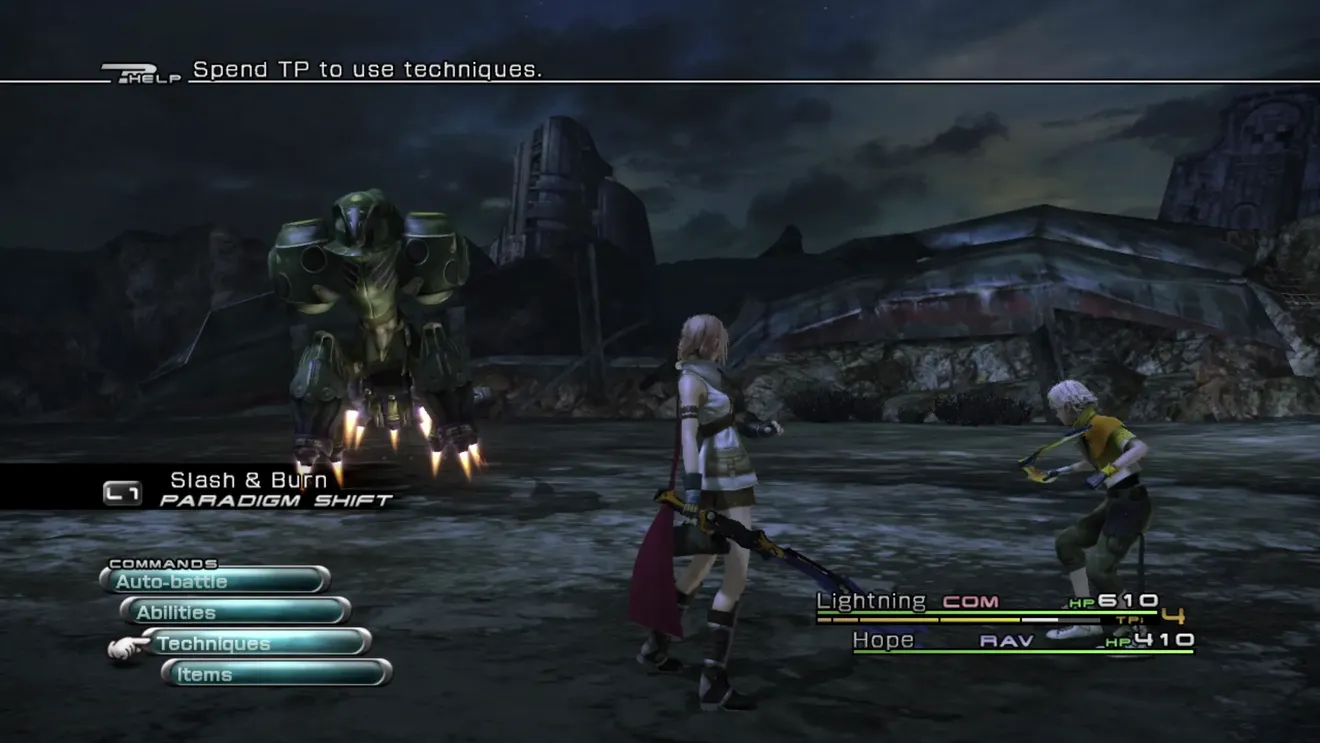
Task: Choose the Techniques command
Action: click(x=256, y=643)
